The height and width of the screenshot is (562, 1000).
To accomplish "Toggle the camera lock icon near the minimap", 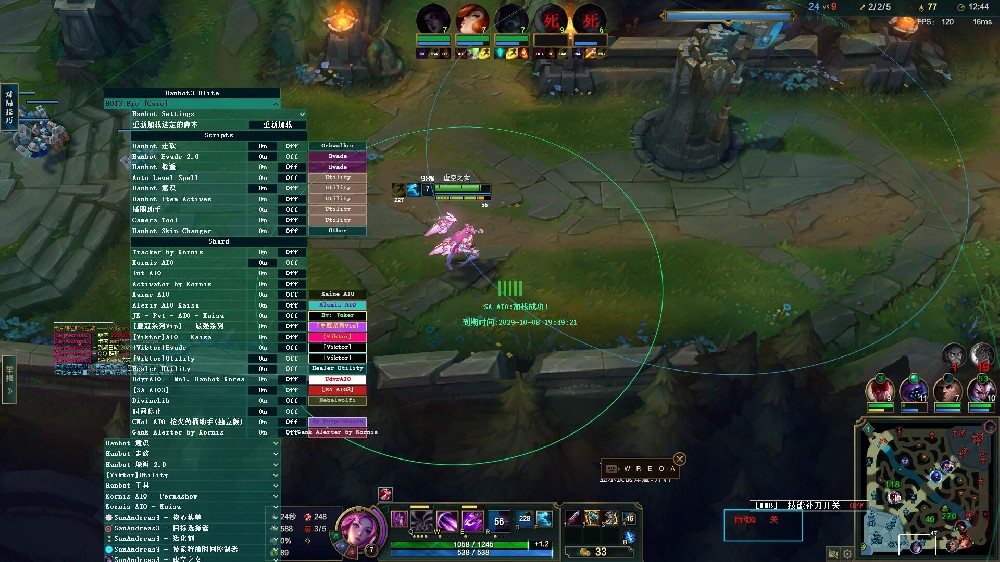I will (833, 552).
